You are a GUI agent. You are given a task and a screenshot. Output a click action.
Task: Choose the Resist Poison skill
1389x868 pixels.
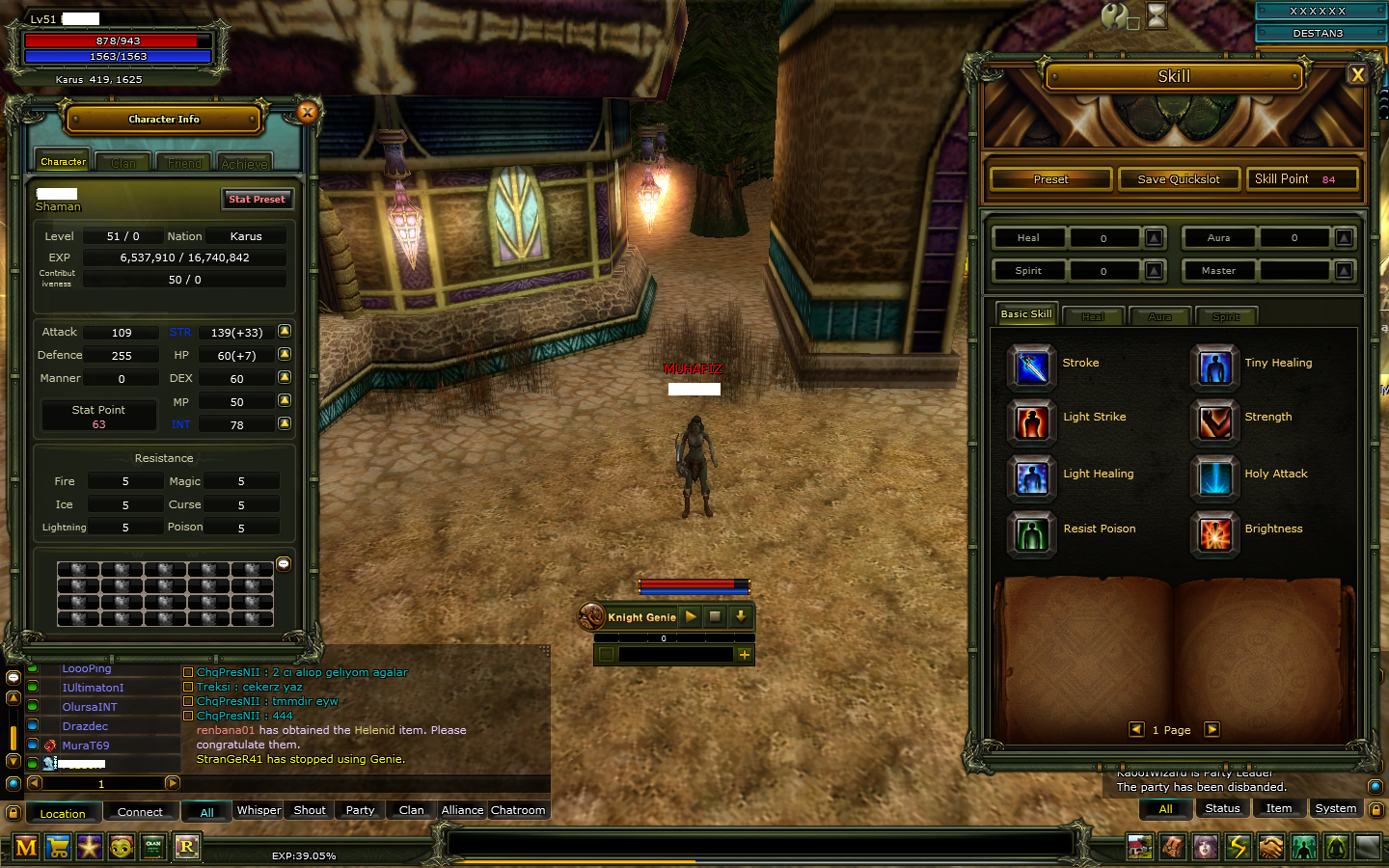tap(1031, 532)
